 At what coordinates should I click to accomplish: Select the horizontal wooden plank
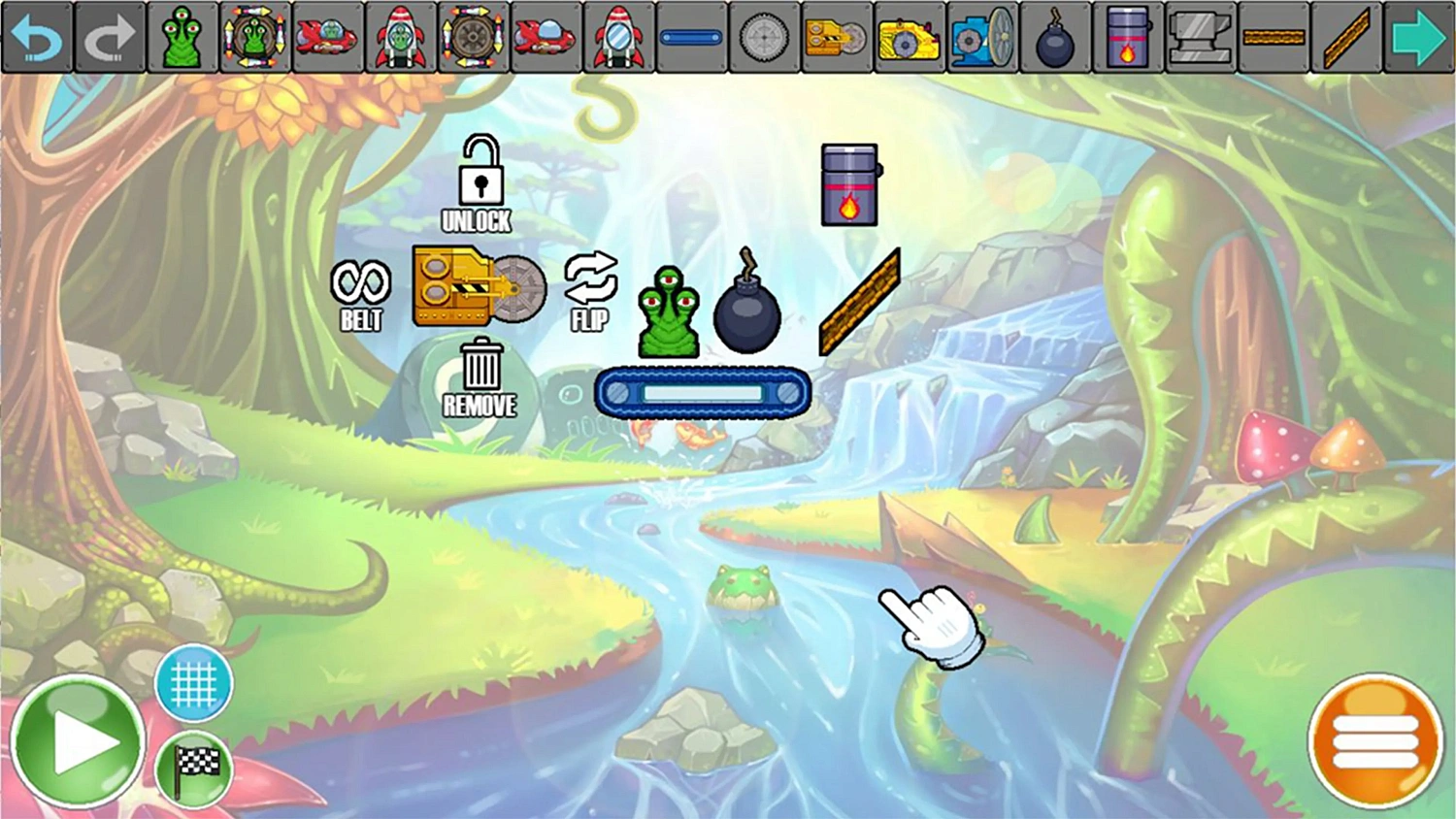click(x=1274, y=39)
